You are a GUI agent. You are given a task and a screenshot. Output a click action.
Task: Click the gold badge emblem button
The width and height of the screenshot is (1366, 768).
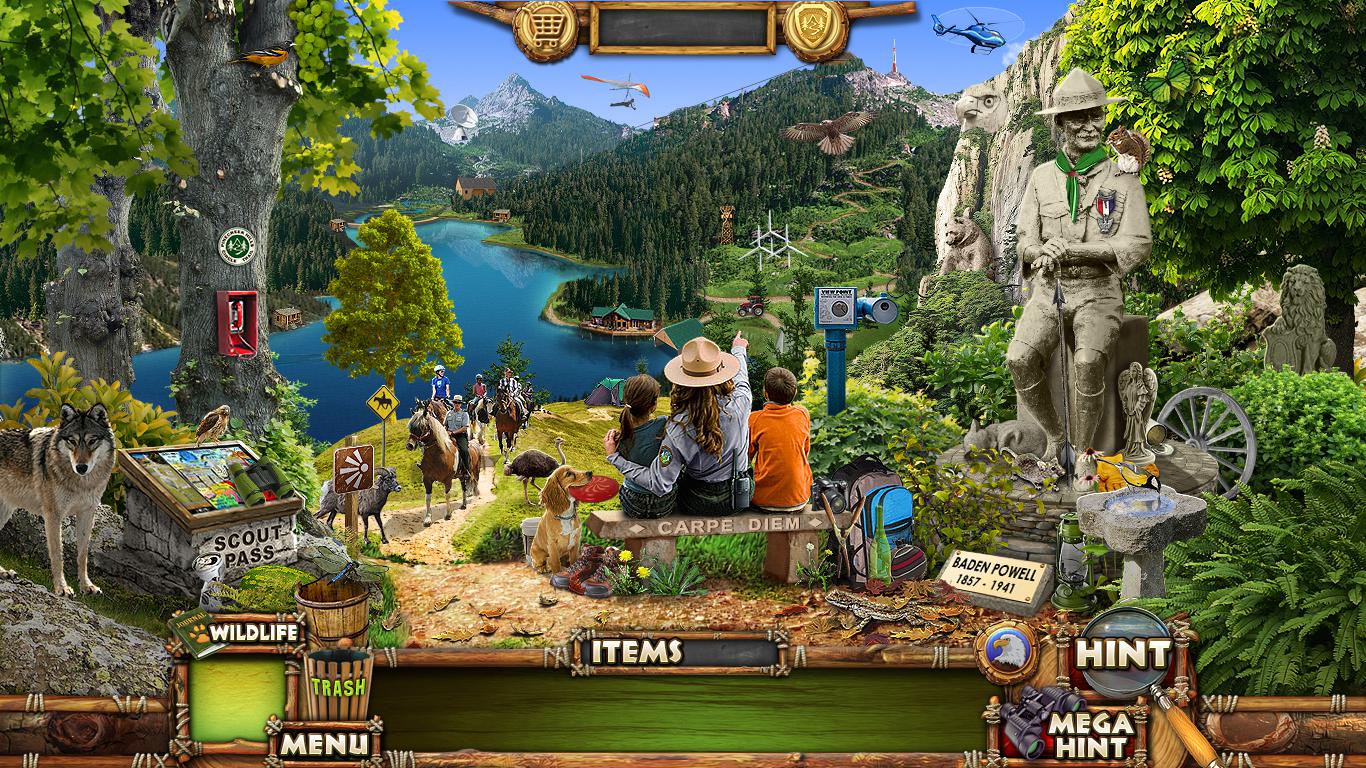[x=815, y=28]
